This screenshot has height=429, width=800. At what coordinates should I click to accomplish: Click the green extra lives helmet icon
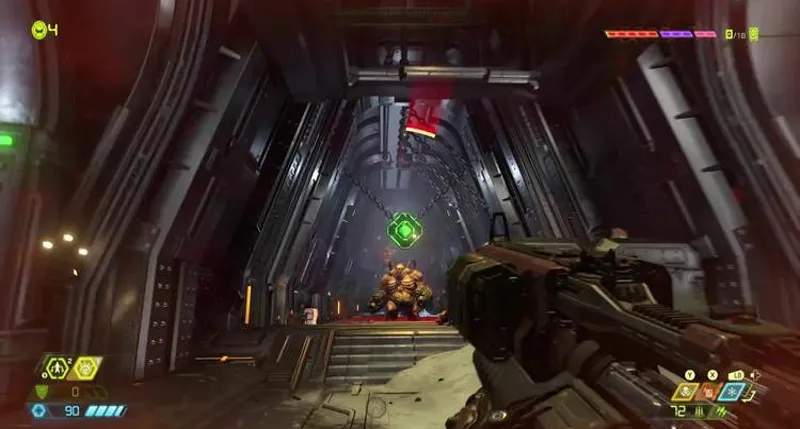(x=39, y=29)
